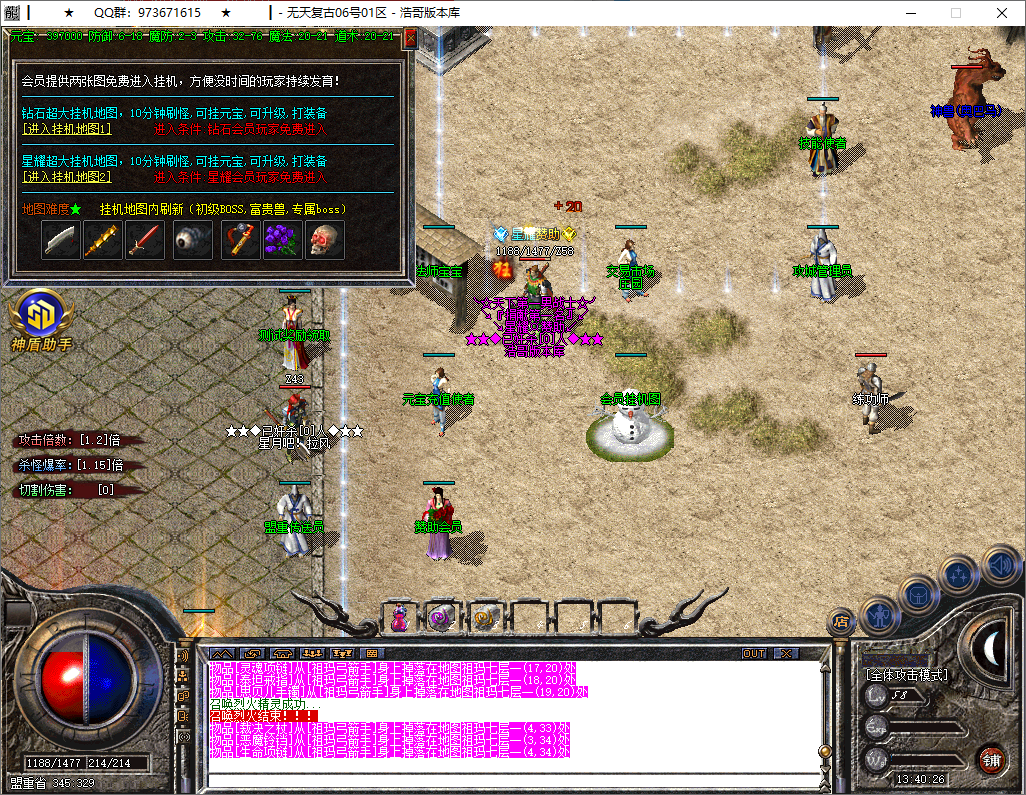Enter AFK map 1 via 进入挂机地图1 link
The image size is (1026, 795).
pyautogui.click(x=67, y=129)
